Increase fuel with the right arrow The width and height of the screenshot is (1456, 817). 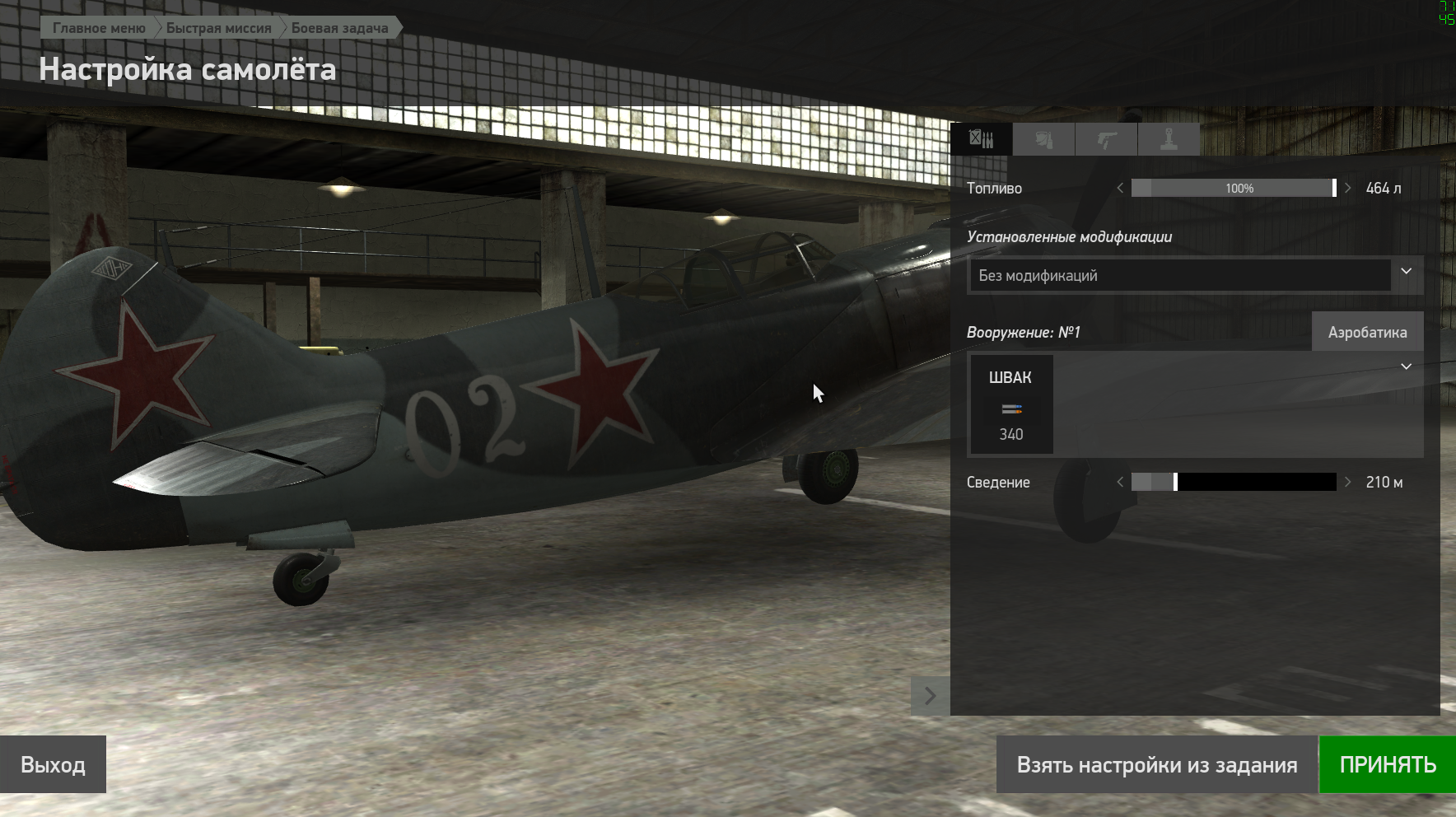(1348, 189)
